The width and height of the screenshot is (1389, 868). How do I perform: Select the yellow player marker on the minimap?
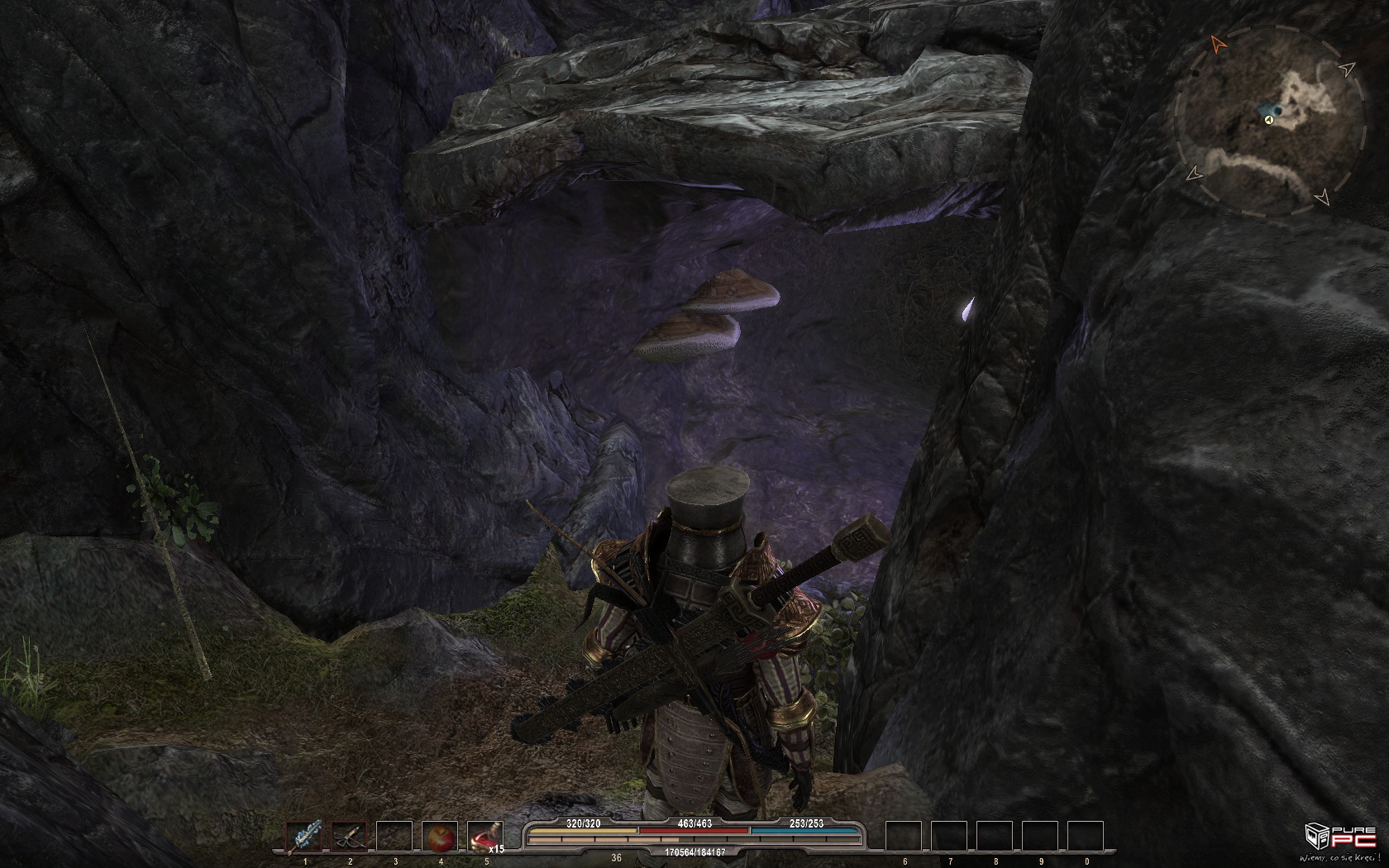(1268, 121)
